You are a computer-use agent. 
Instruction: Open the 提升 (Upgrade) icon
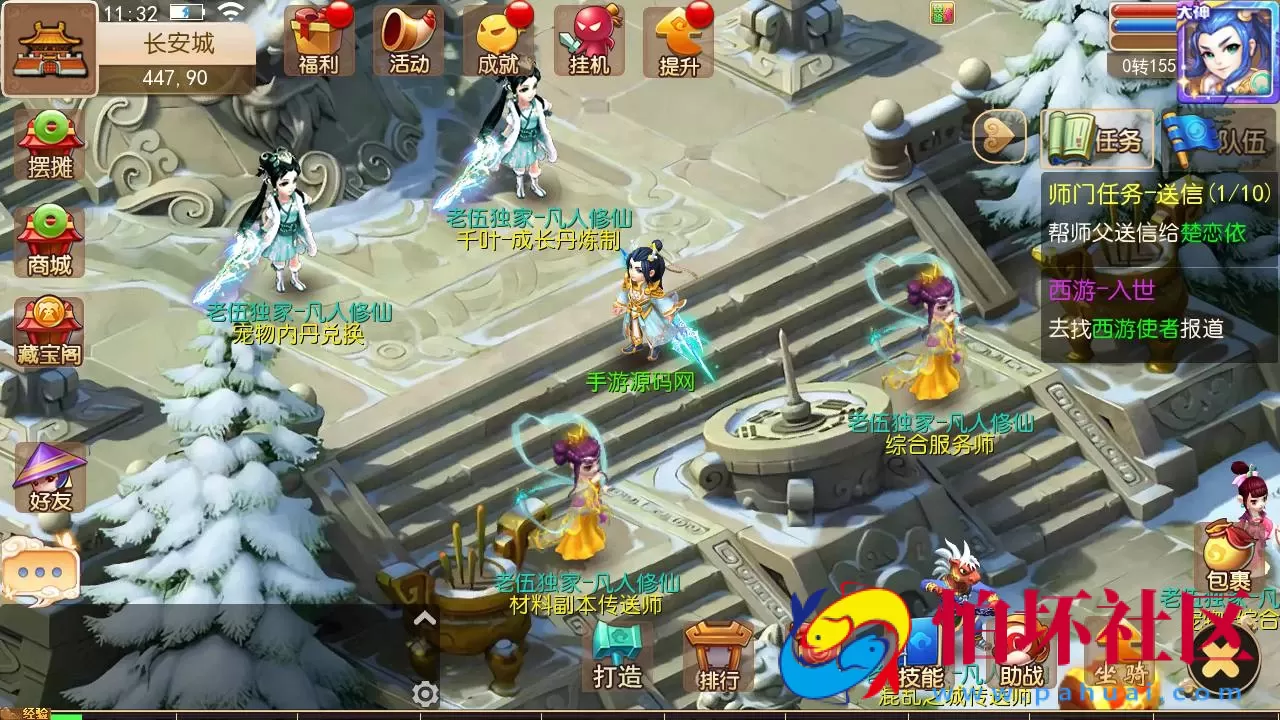[678, 40]
